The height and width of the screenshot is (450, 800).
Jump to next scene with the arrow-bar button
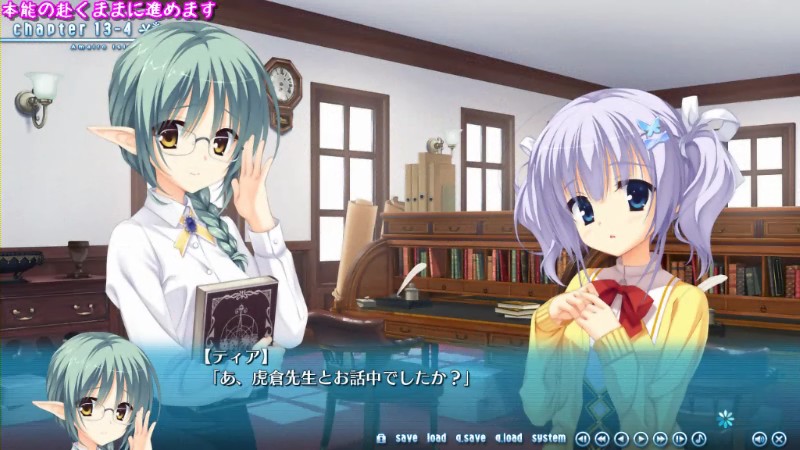(680, 438)
